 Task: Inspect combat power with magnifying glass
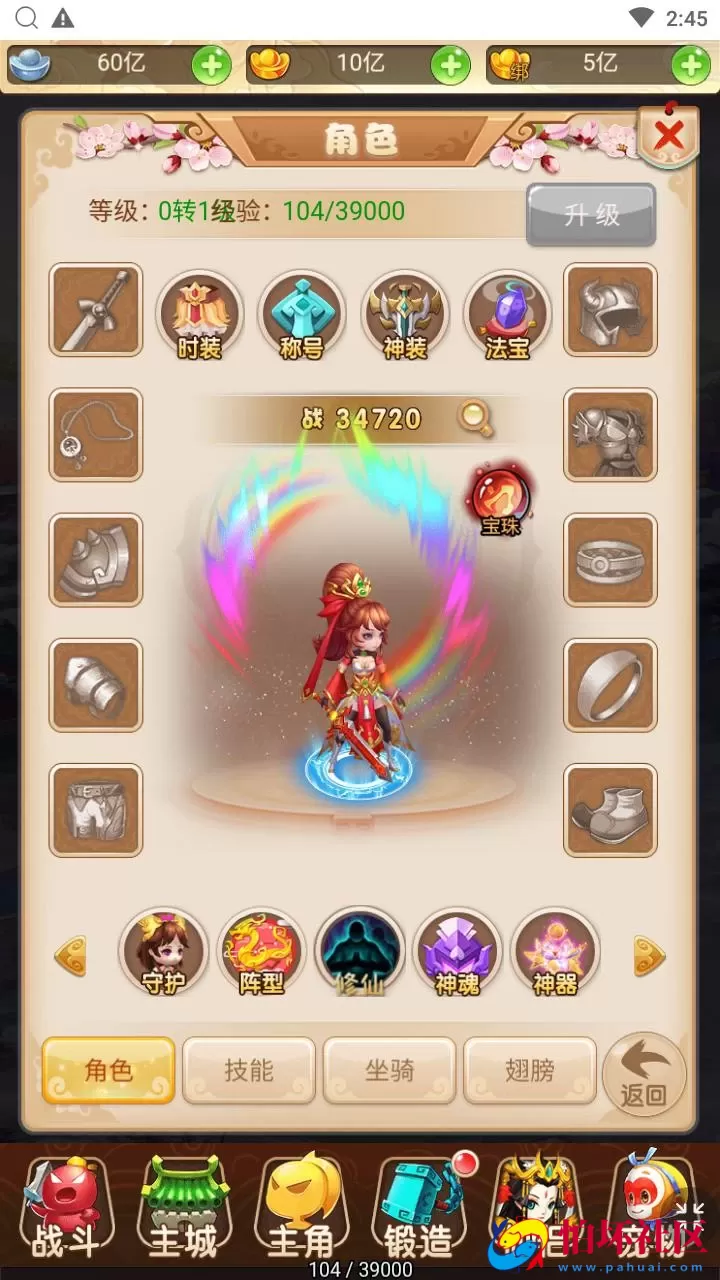click(x=476, y=419)
